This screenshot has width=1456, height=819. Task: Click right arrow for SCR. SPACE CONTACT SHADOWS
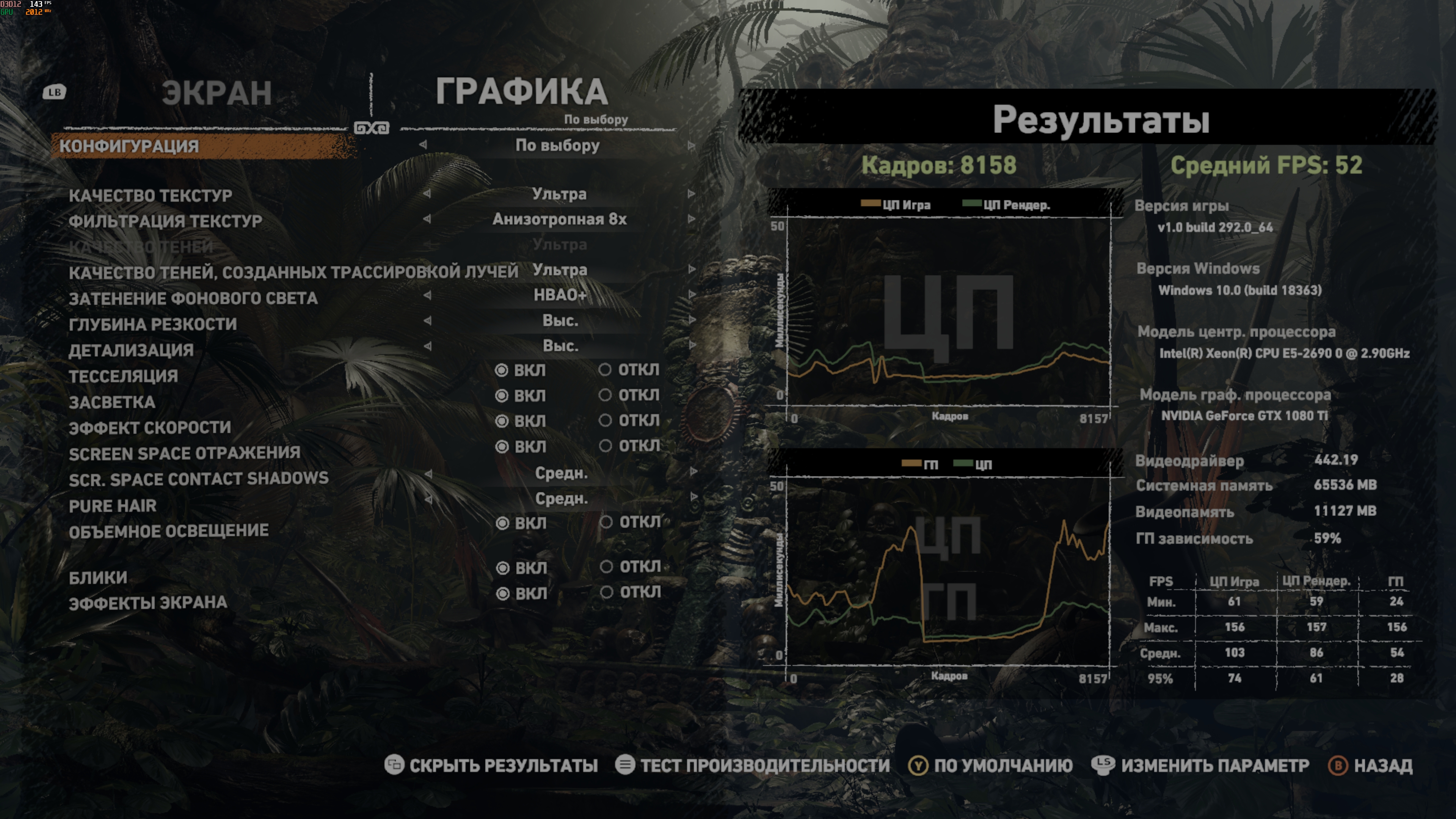[693, 472]
